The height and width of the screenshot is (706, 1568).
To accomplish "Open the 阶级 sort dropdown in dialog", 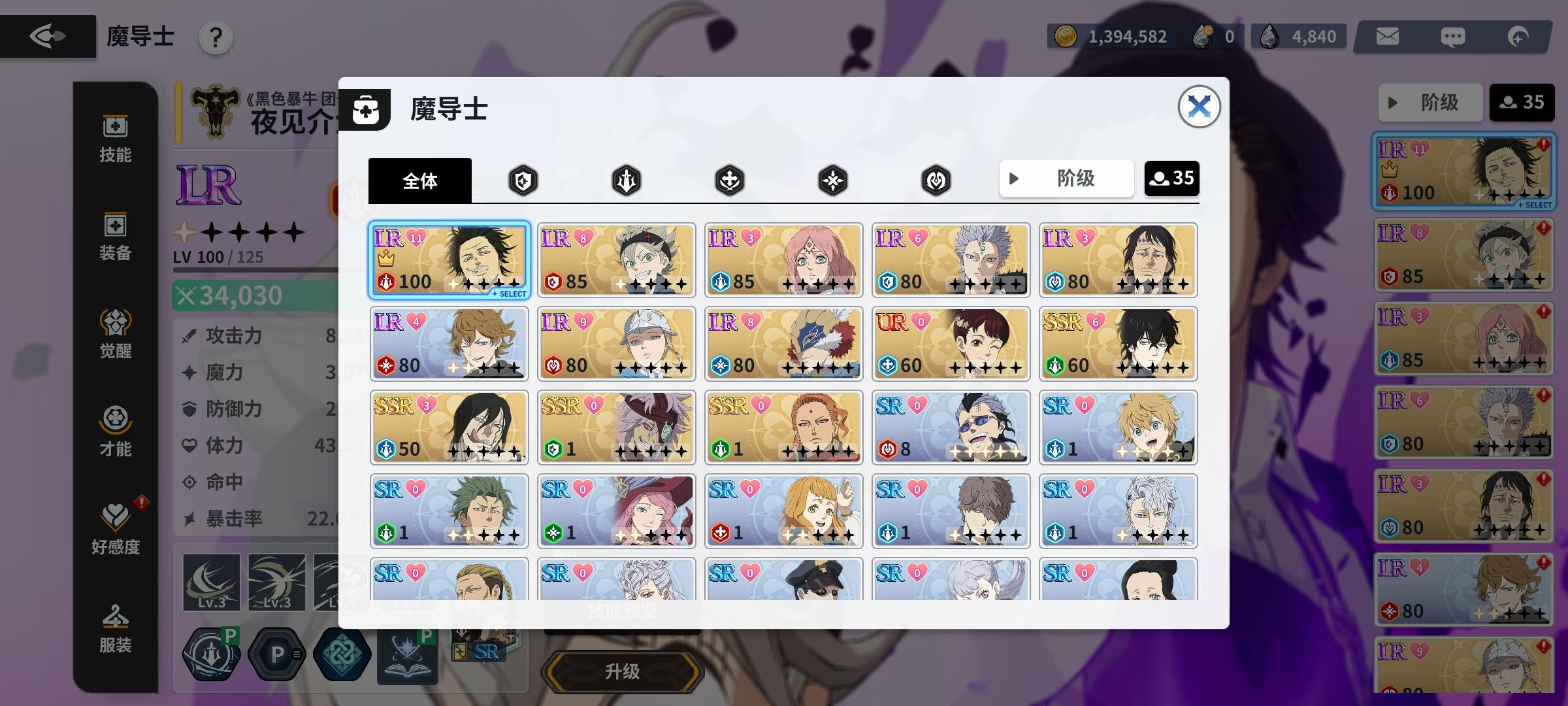I will pyautogui.click(x=1066, y=178).
